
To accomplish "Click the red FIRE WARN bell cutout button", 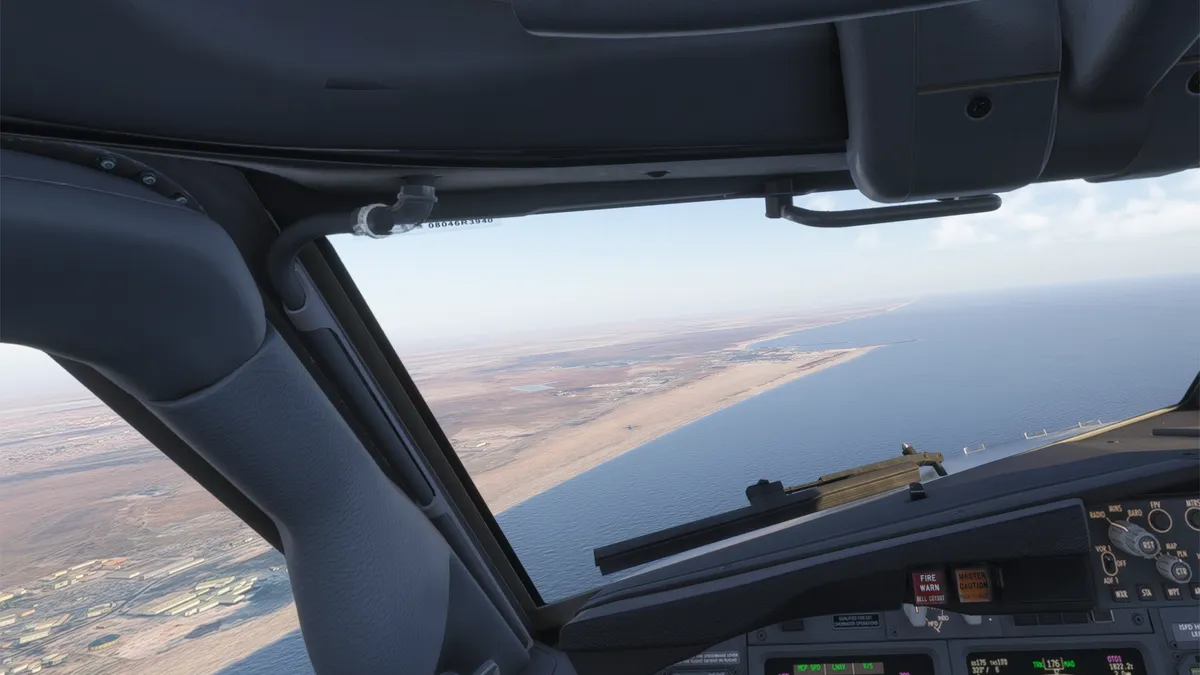I will (928, 587).
